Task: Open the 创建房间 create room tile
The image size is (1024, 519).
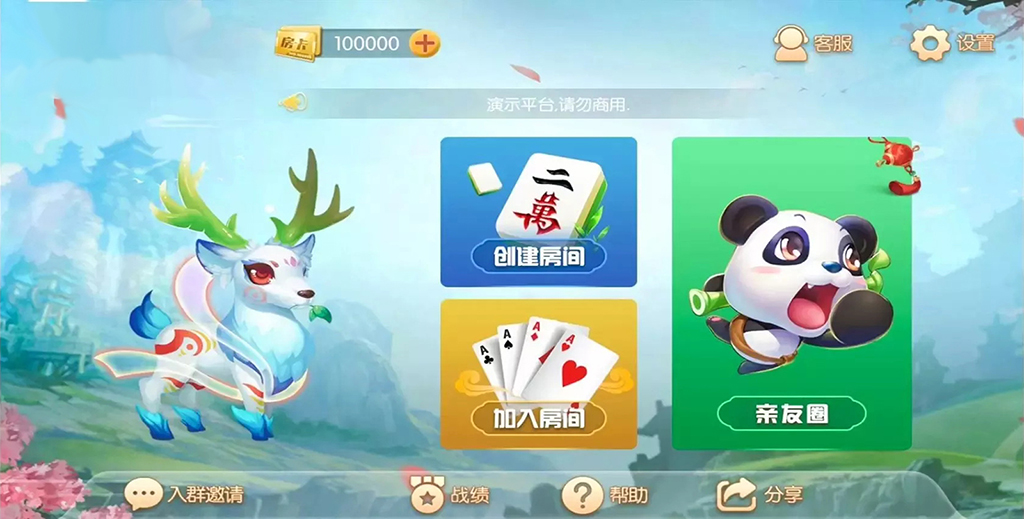Action: pyautogui.click(x=538, y=212)
